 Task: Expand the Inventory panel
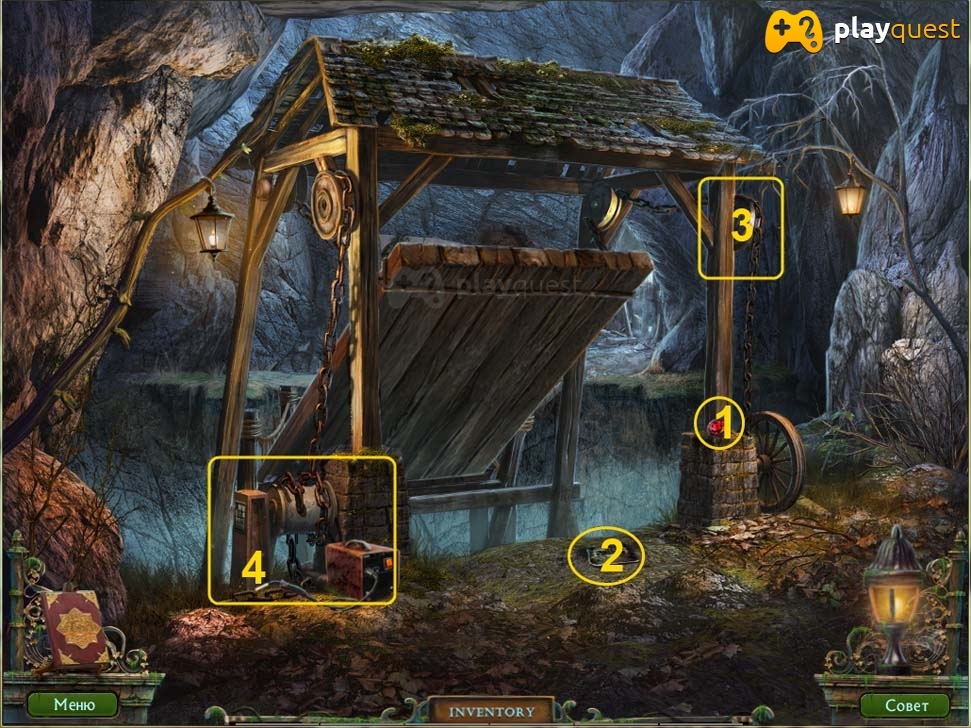pos(490,711)
